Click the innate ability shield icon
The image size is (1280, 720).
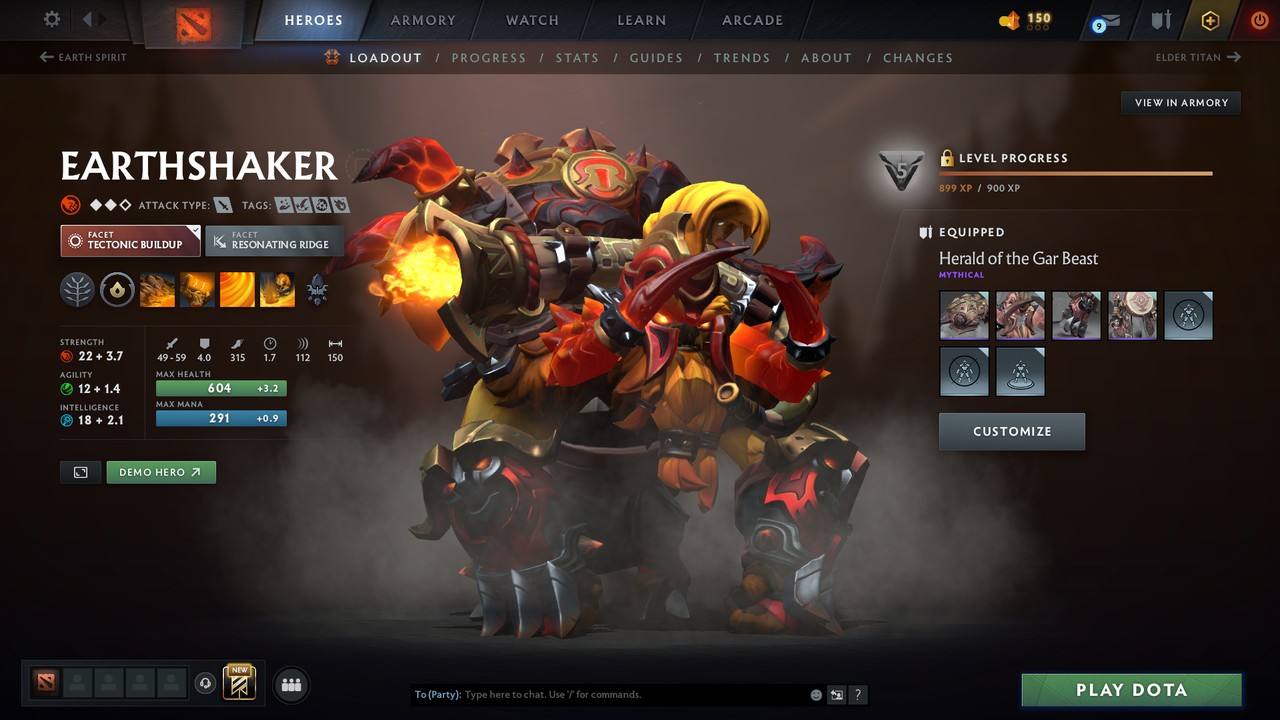tap(118, 290)
